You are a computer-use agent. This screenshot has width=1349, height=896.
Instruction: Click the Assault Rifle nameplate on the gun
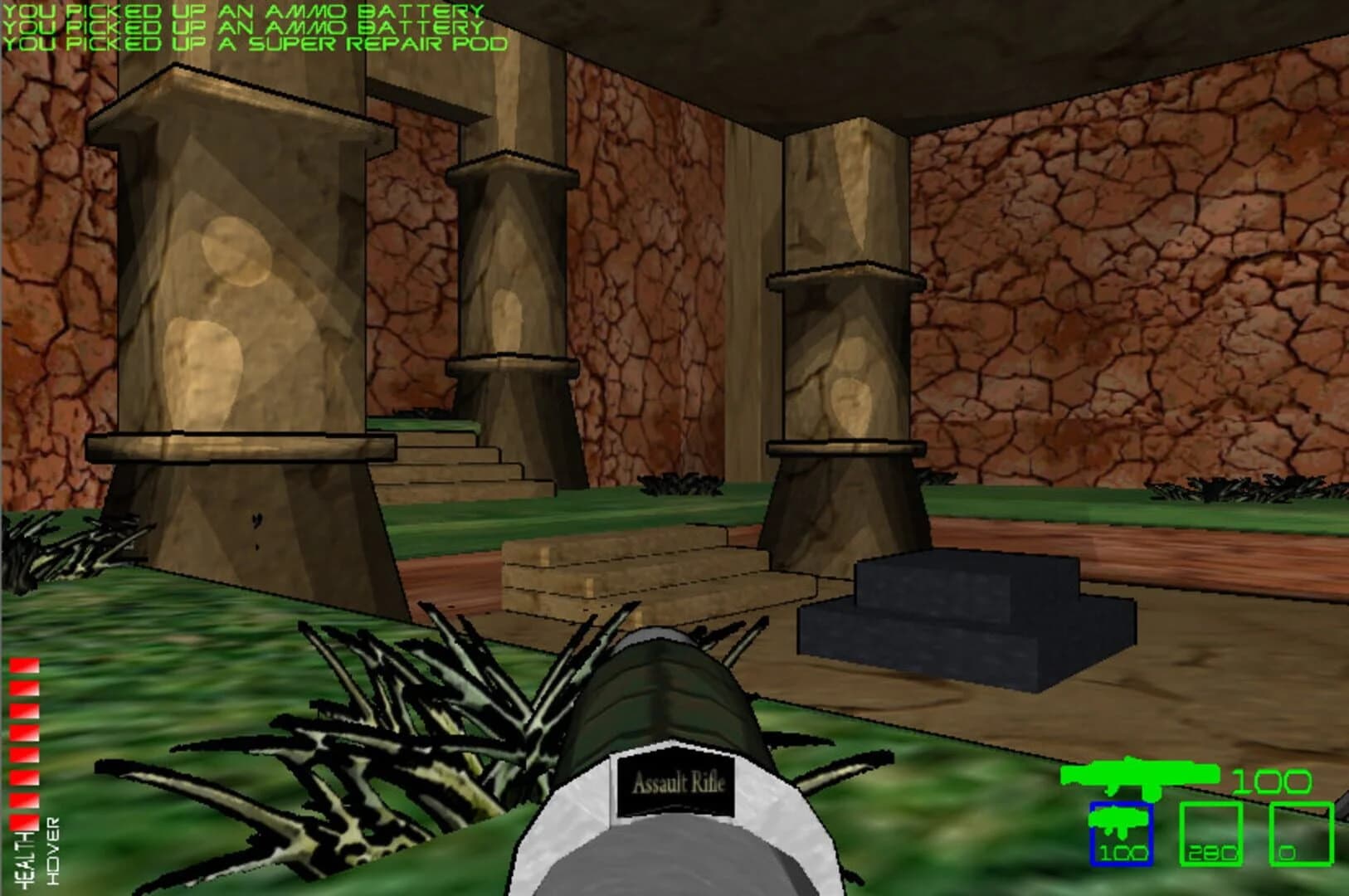click(x=679, y=780)
